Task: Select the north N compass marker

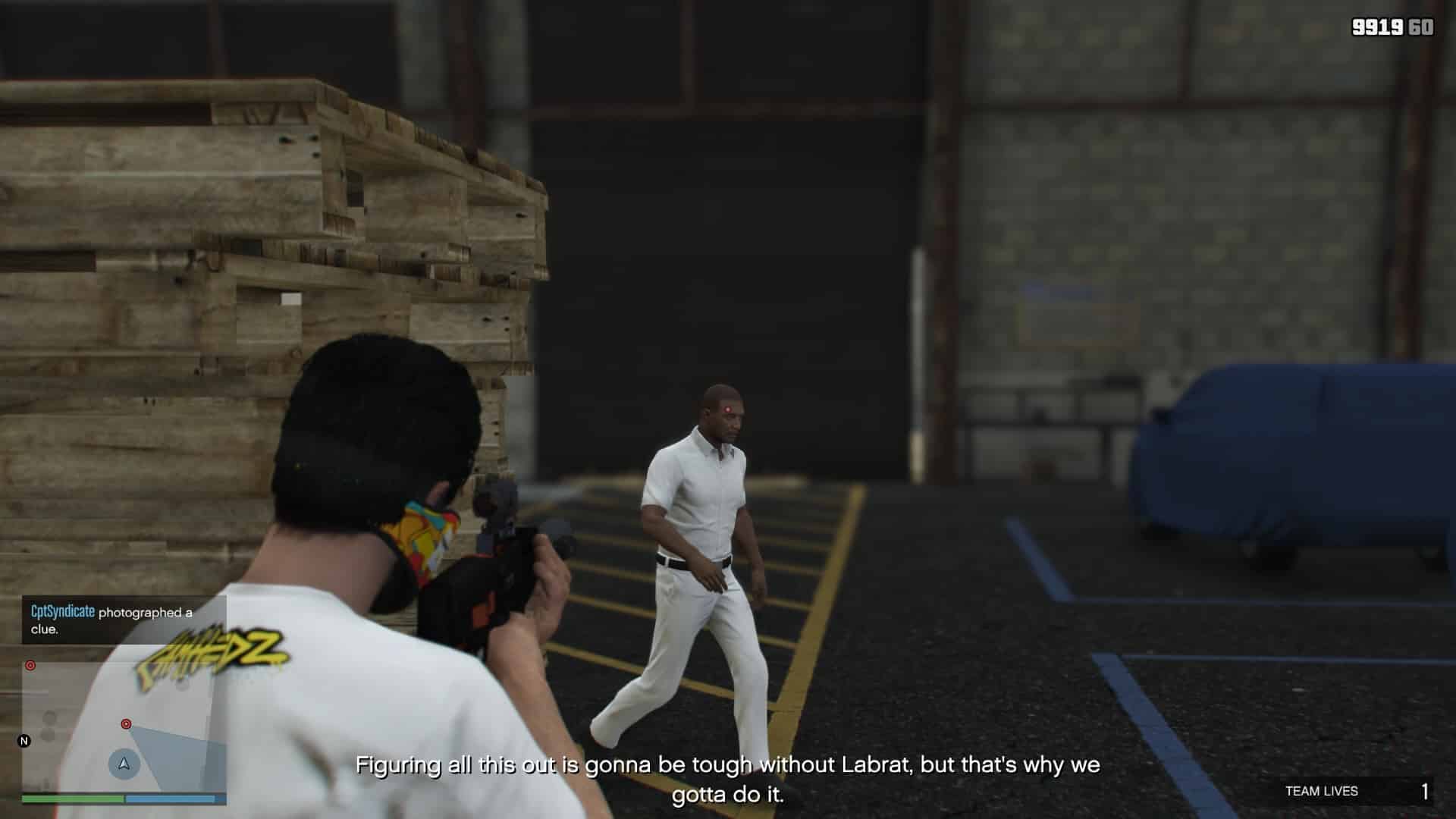Action: [x=24, y=741]
